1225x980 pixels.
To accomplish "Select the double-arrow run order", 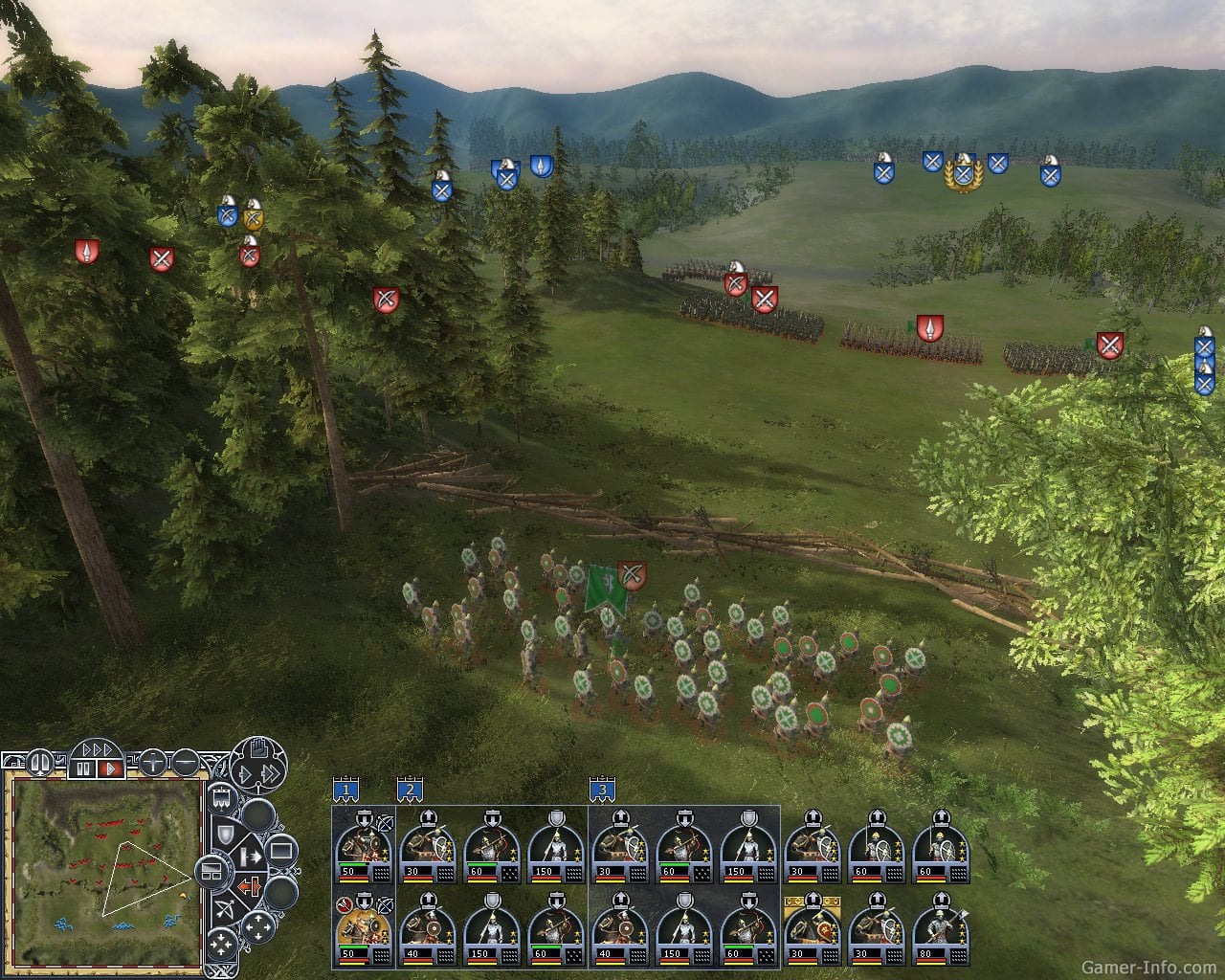I will pyautogui.click(x=272, y=774).
